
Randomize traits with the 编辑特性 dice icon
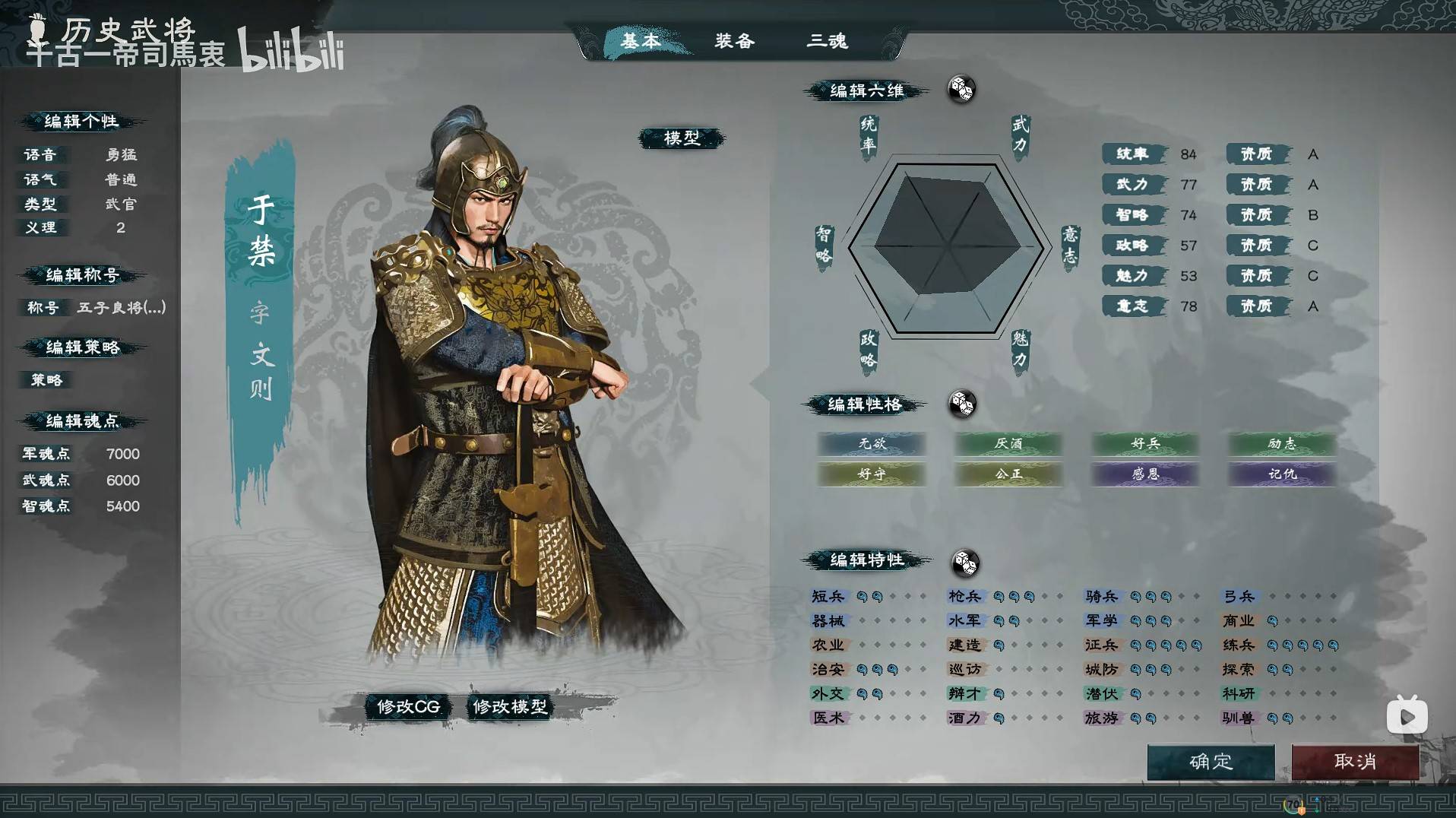(966, 563)
